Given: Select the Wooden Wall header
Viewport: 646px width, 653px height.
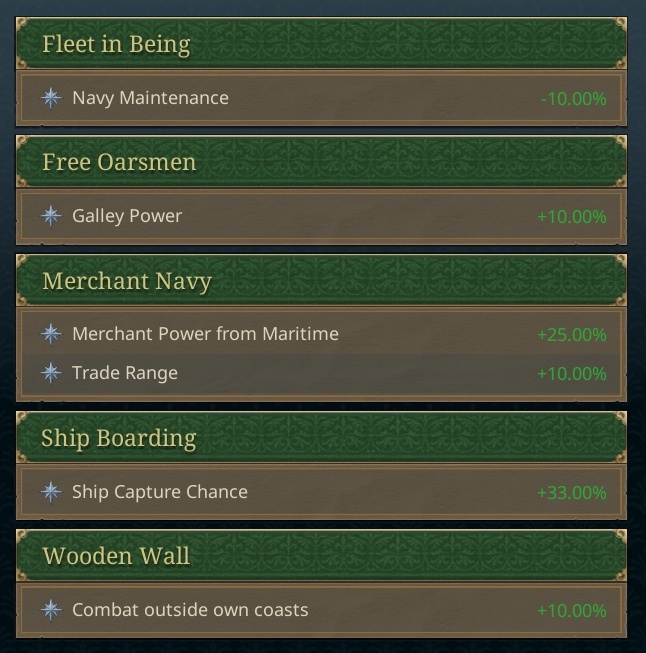Looking at the screenshot, I should click(x=116, y=555).
